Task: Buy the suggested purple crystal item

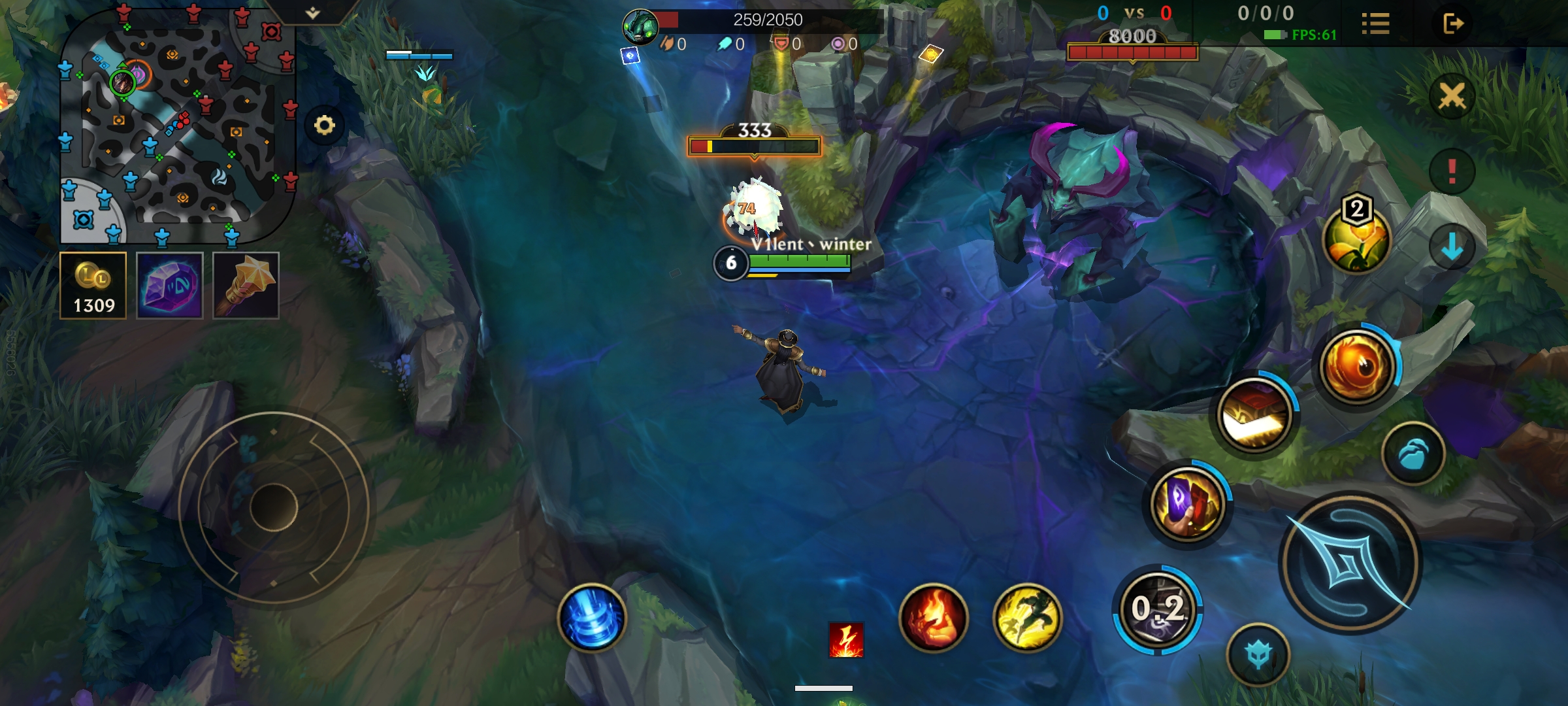Action: click(170, 286)
